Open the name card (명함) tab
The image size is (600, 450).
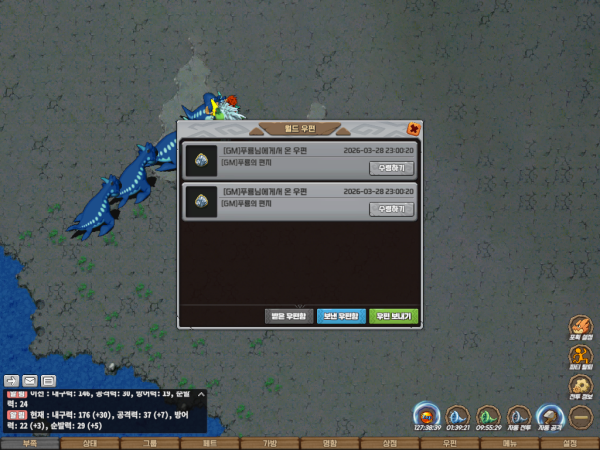tap(329, 443)
